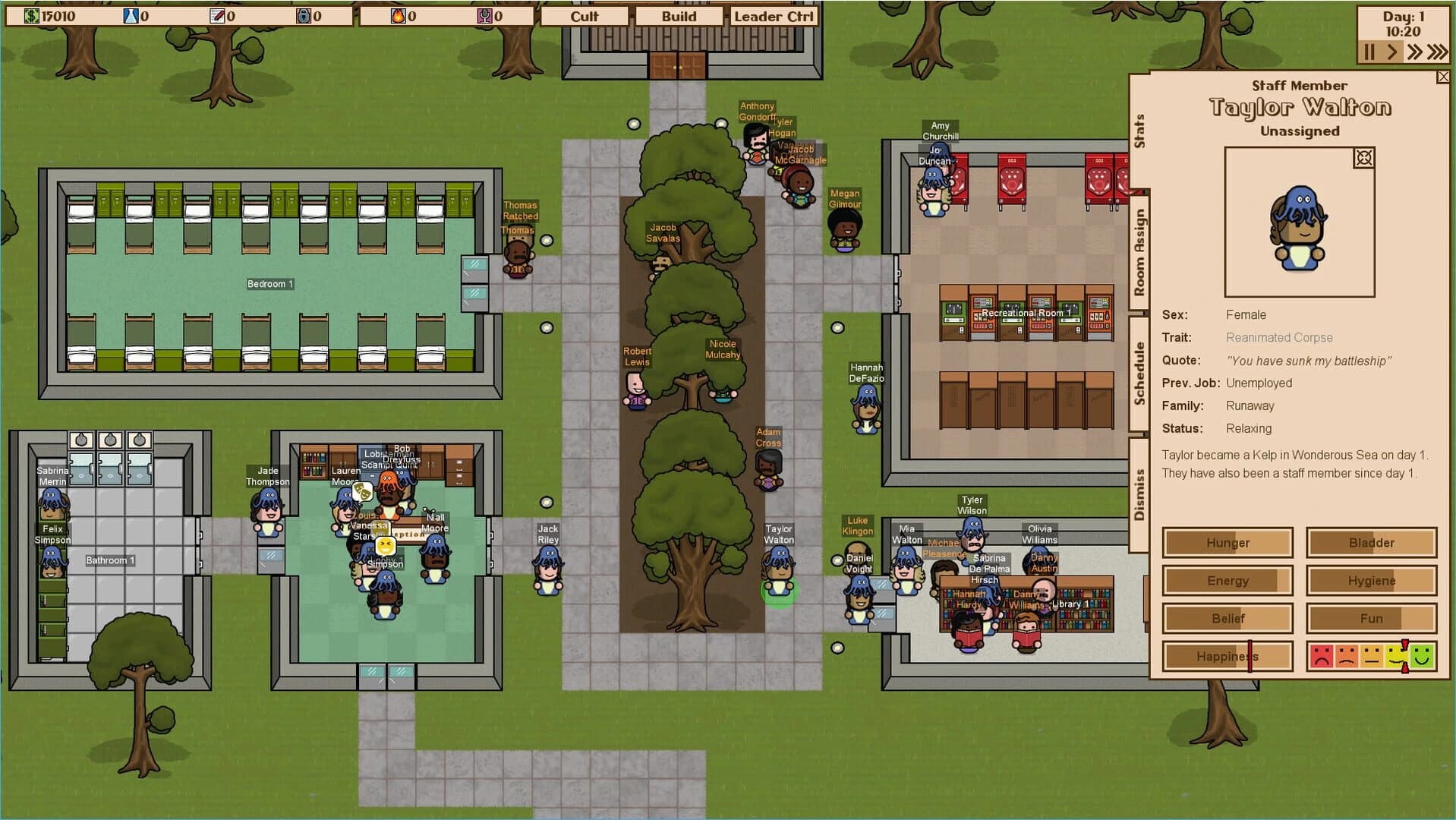Click the single-arrow normal speed icon

pyautogui.click(x=1391, y=52)
